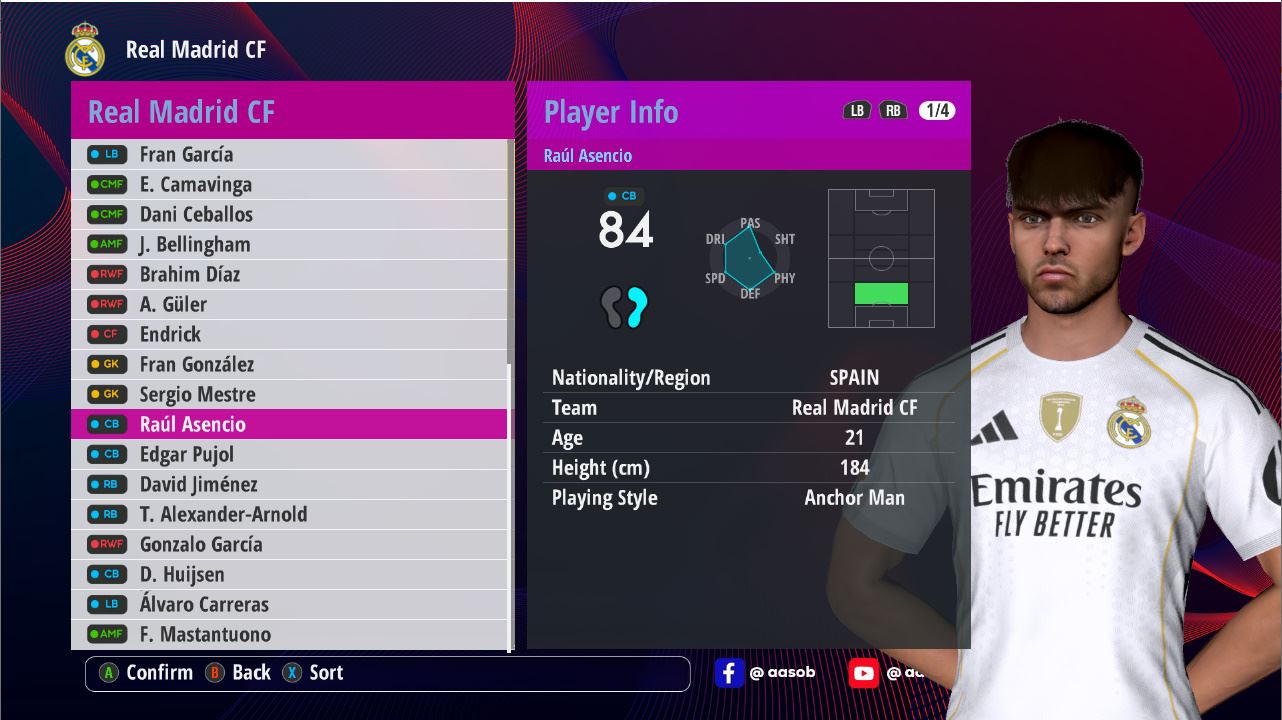Select goalkeeper Fran González
The width and height of the screenshot is (1282, 720).
290,364
